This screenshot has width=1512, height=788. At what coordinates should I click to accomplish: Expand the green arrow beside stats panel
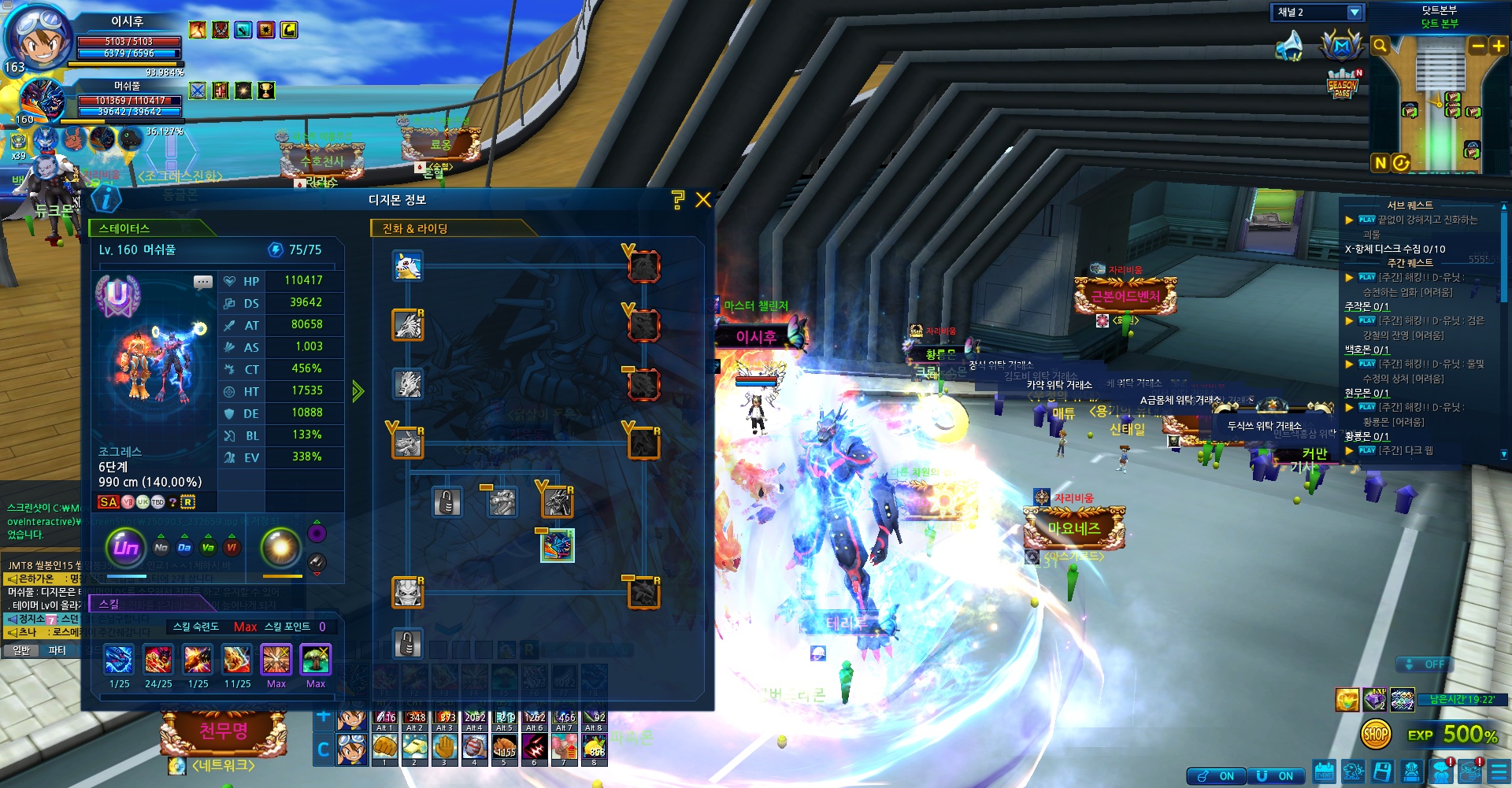click(x=358, y=391)
